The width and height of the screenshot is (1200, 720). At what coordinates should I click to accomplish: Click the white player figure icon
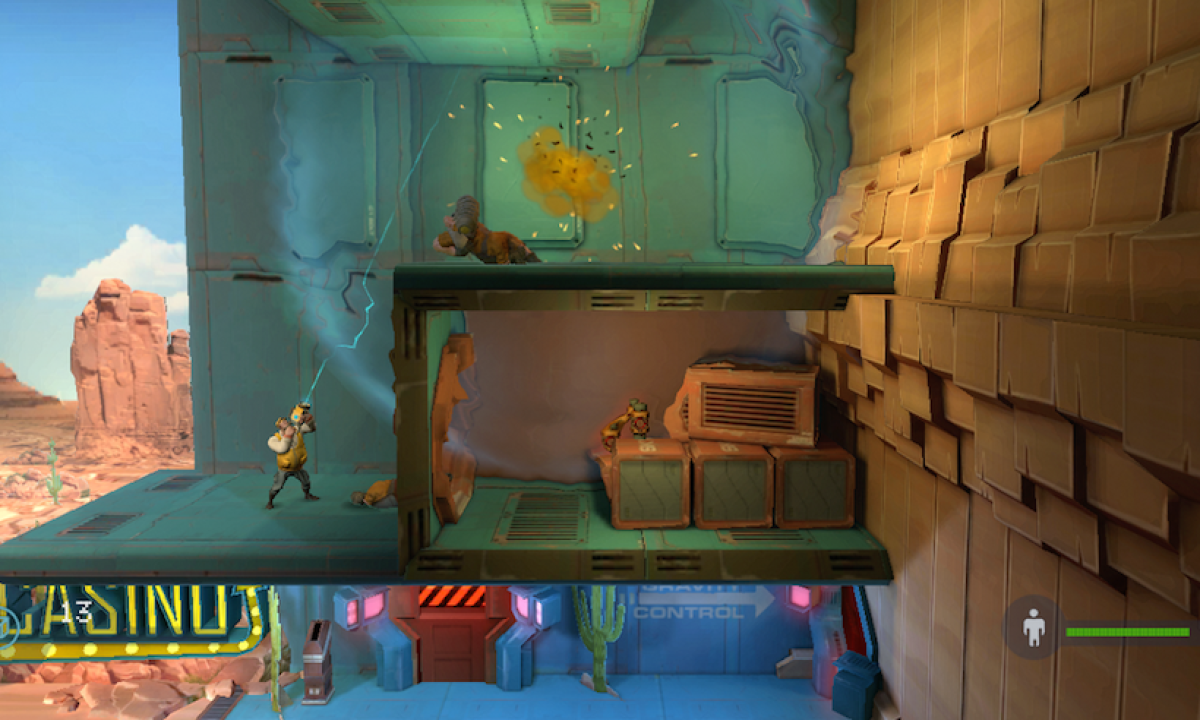(1033, 629)
